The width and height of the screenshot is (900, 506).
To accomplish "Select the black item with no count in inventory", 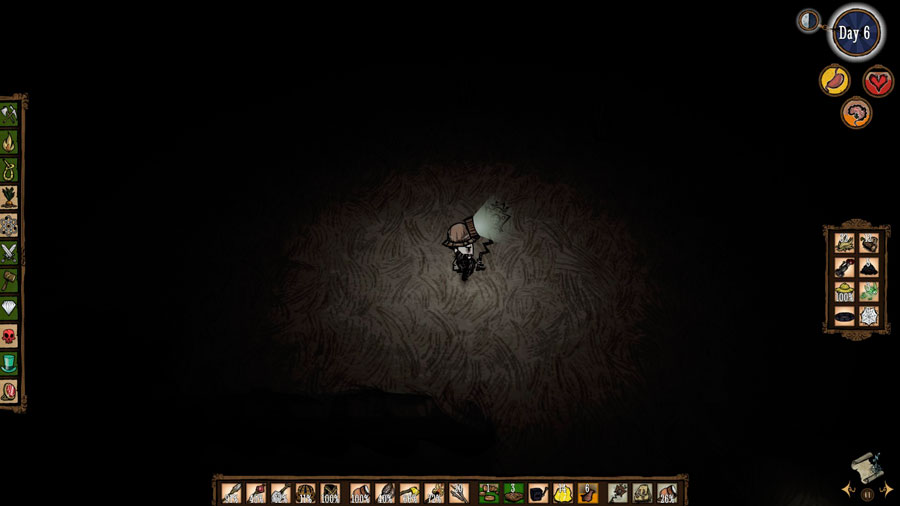I will [x=538, y=493].
